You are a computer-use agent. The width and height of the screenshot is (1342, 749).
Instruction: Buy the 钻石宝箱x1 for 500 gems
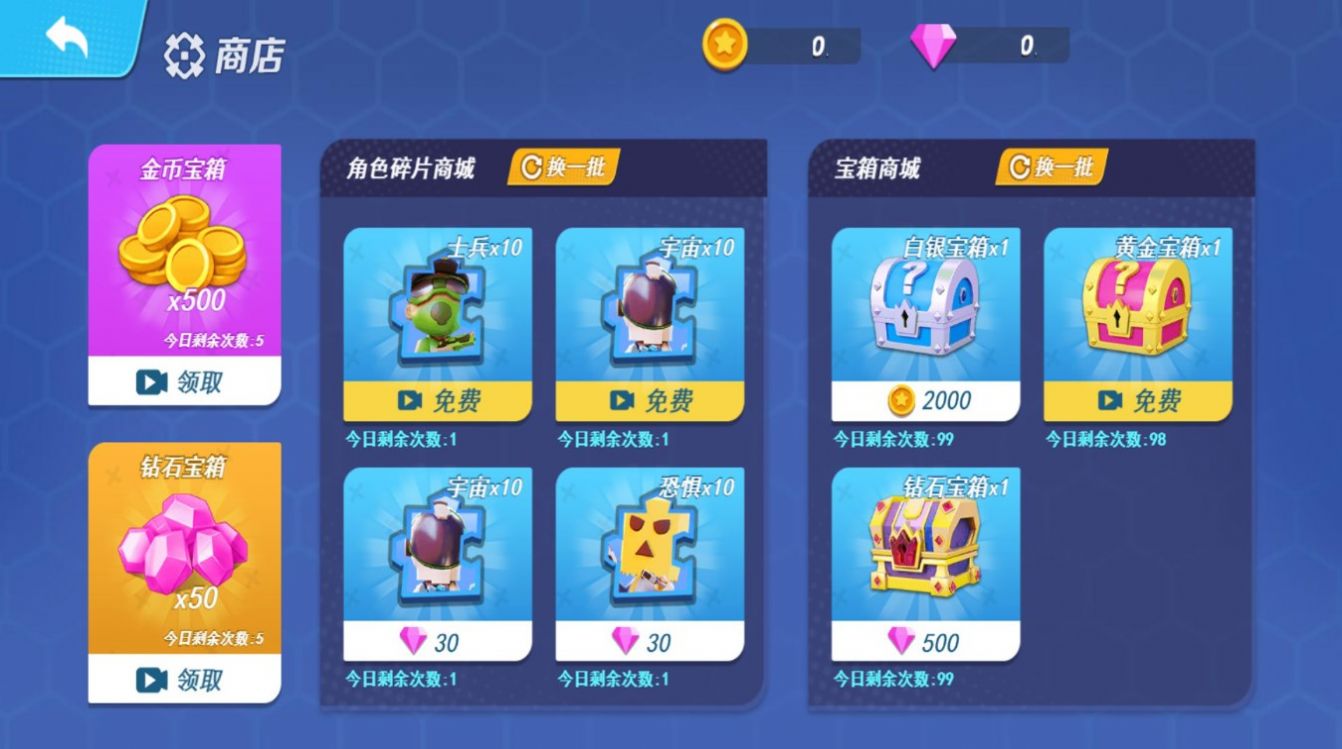pyautogui.click(x=926, y=641)
